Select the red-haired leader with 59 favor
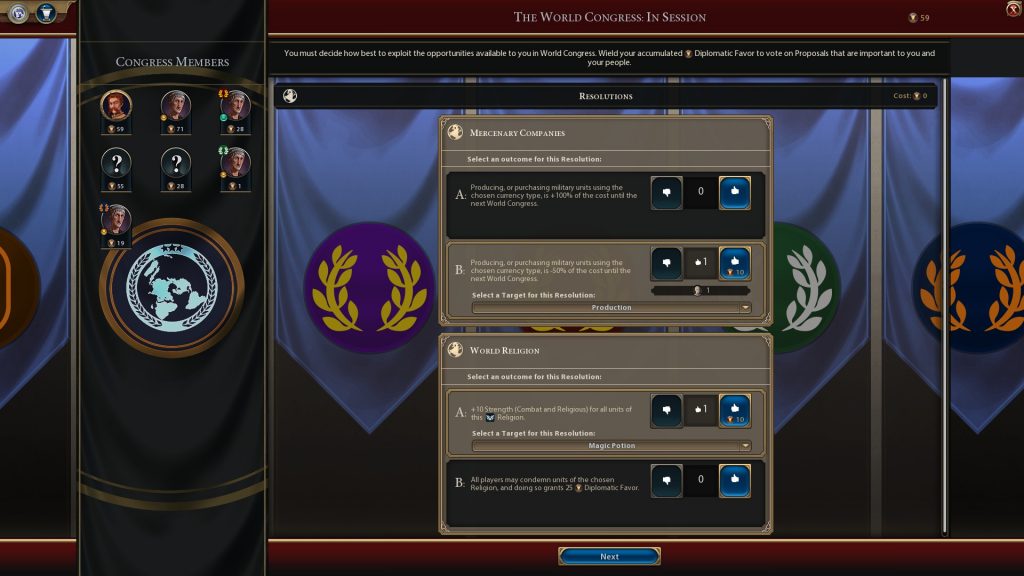1024x576 pixels. (117, 106)
